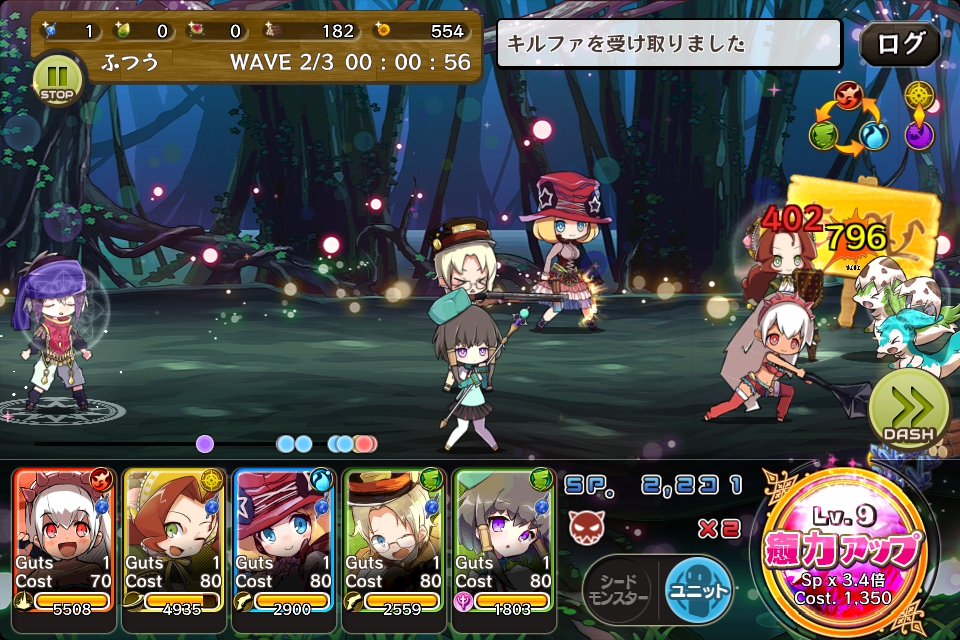Tap the キルファ received notification message
This screenshot has height=640, width=960.
tap(668, 44)
